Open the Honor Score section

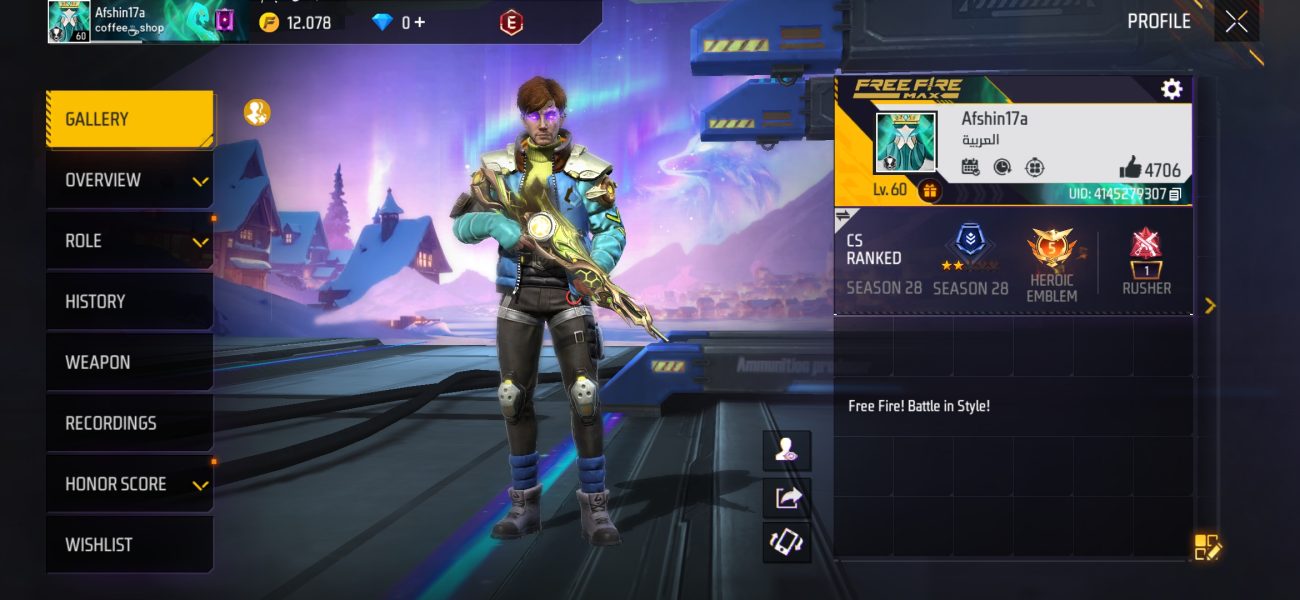point(129,484)
